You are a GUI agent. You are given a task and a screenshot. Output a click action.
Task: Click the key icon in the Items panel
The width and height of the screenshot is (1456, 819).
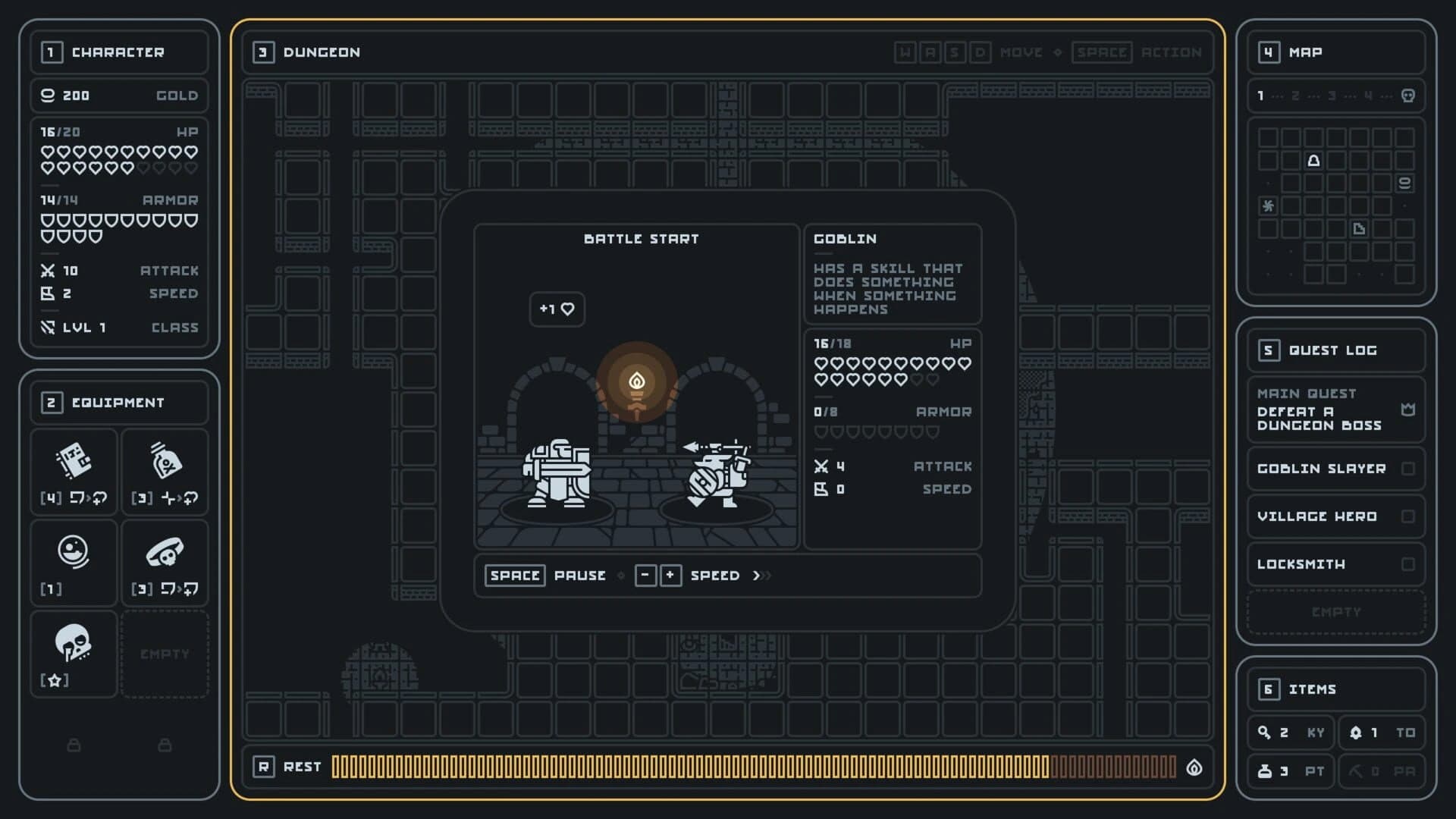(x=1265, y=733)
